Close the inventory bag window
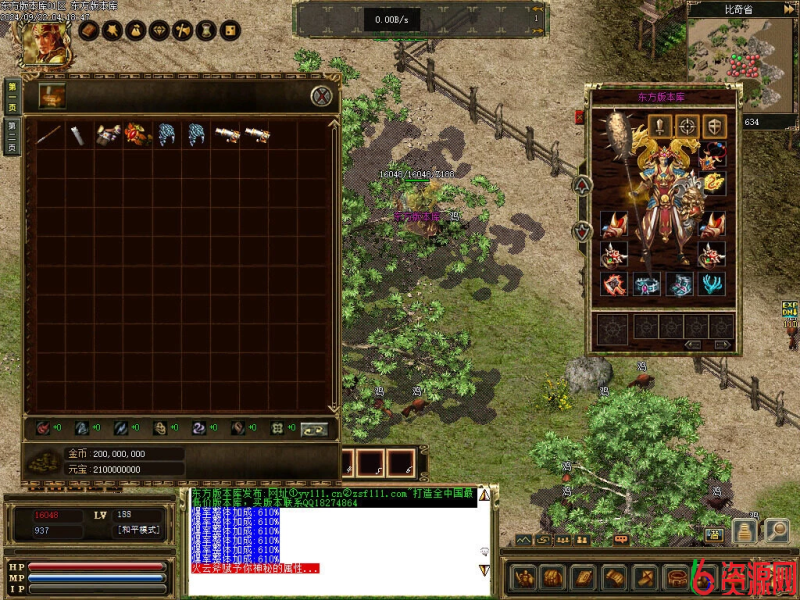The width and height of the screenshot is (800, 600). [321, 96]
